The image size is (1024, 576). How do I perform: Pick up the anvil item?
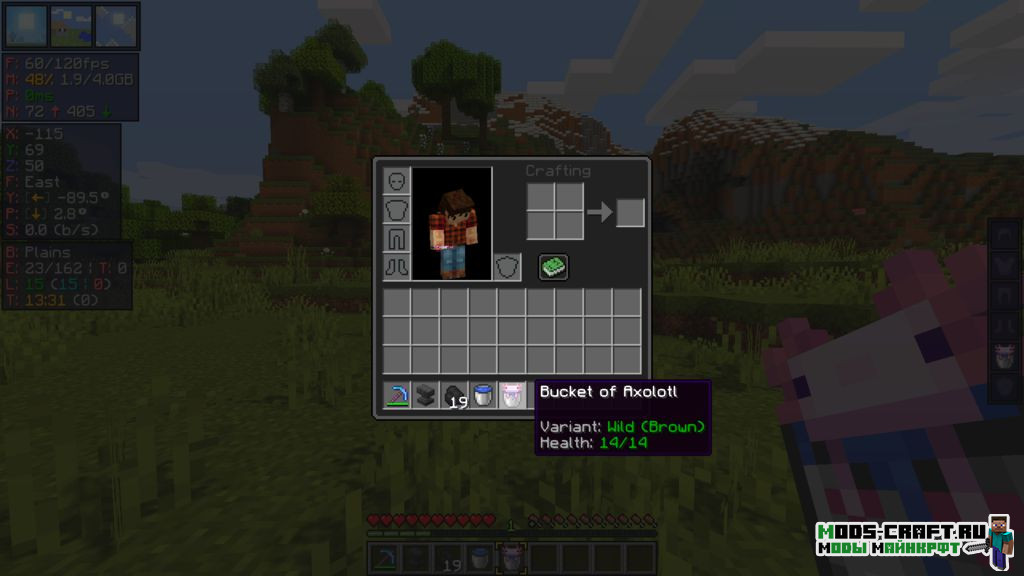pyautogui.click(x=426, y=395)
